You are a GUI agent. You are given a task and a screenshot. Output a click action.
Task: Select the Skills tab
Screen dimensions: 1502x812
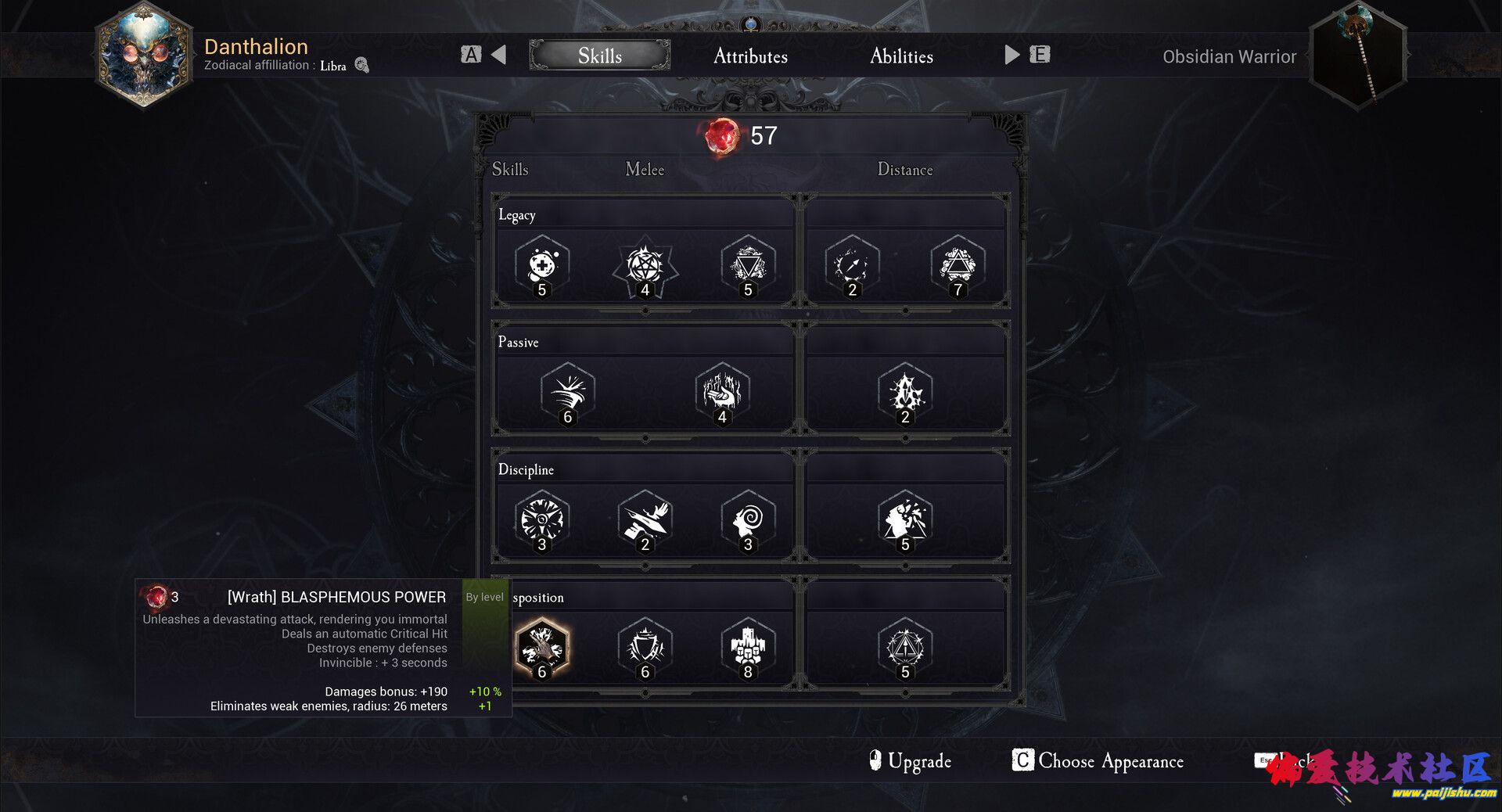(x=600, y=56)
